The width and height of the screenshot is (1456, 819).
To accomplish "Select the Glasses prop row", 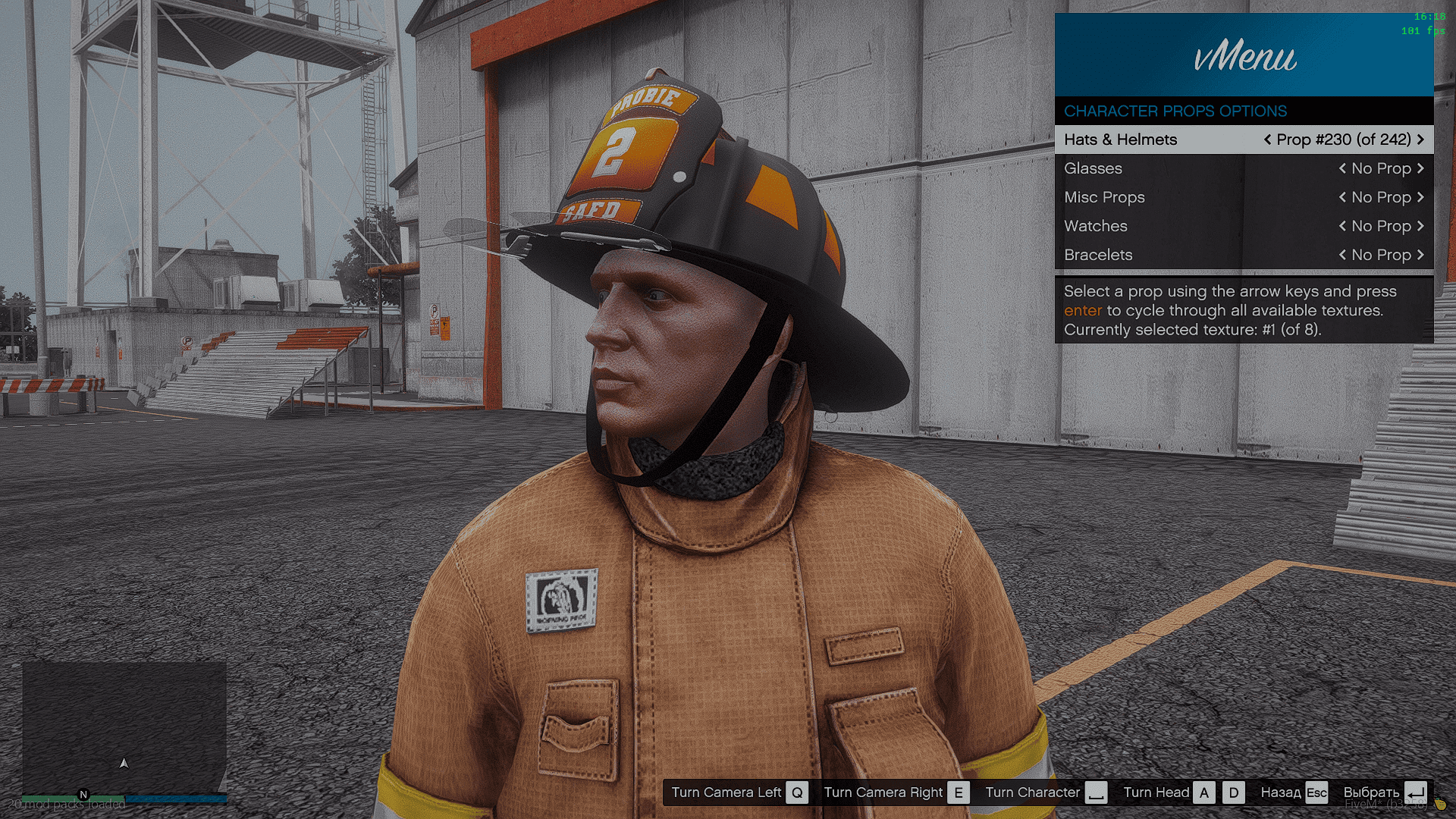I will [x=1093, y=168].
